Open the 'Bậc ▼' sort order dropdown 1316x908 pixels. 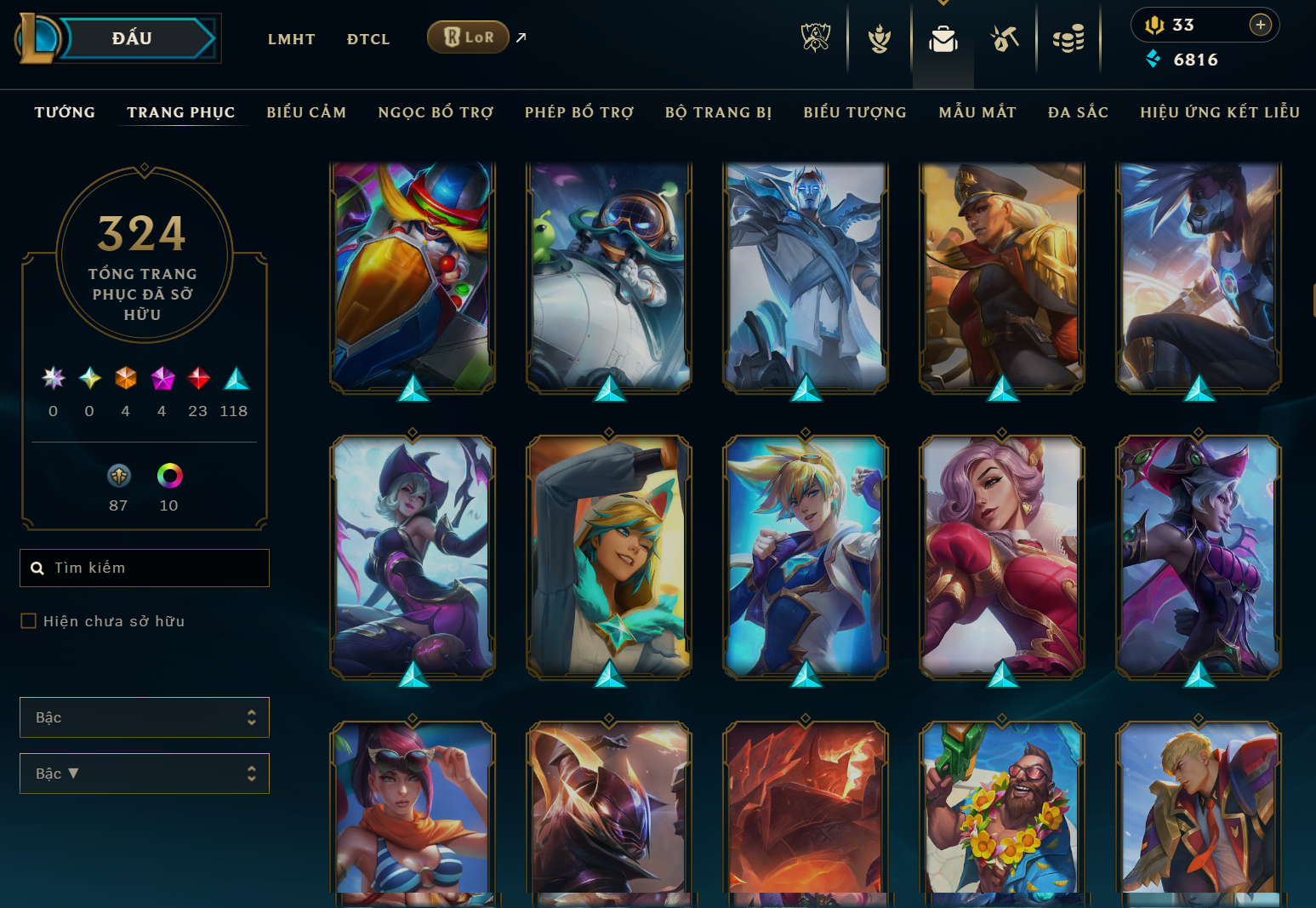144,774
